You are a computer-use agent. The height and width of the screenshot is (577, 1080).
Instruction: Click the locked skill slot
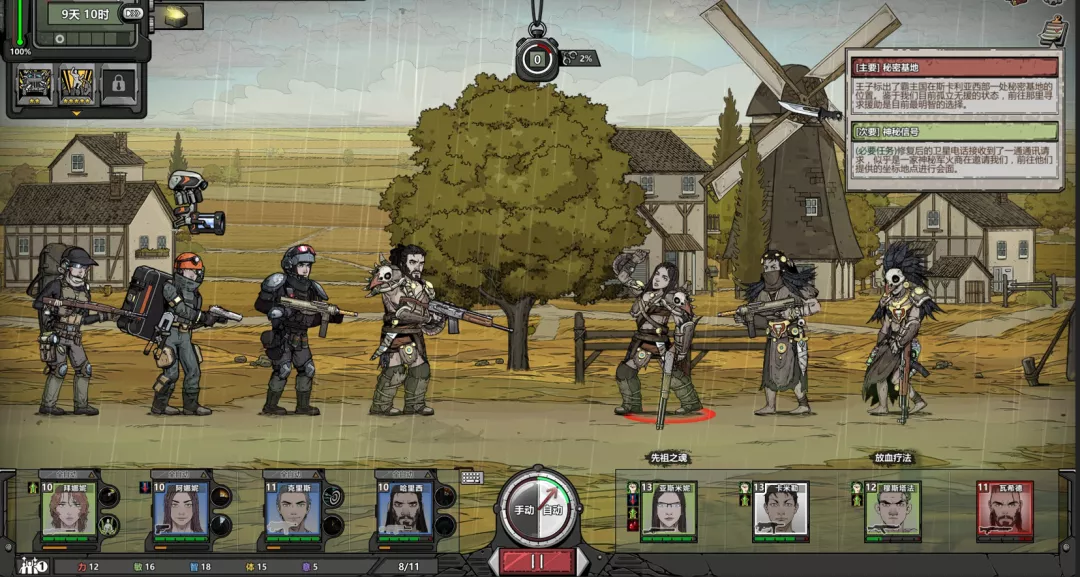(x=119, y=85)
